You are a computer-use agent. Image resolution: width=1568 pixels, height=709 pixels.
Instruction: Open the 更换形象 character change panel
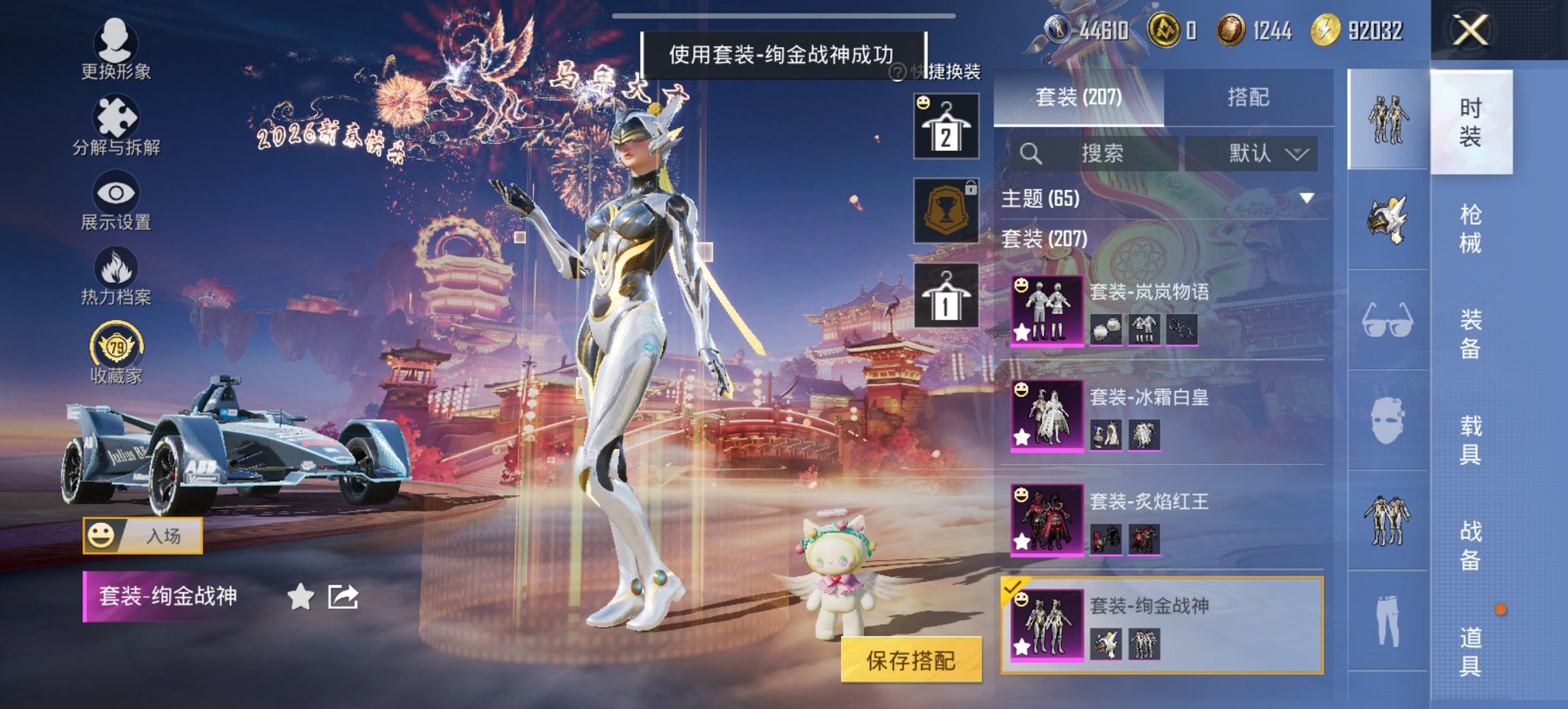(x=116, y=46)
